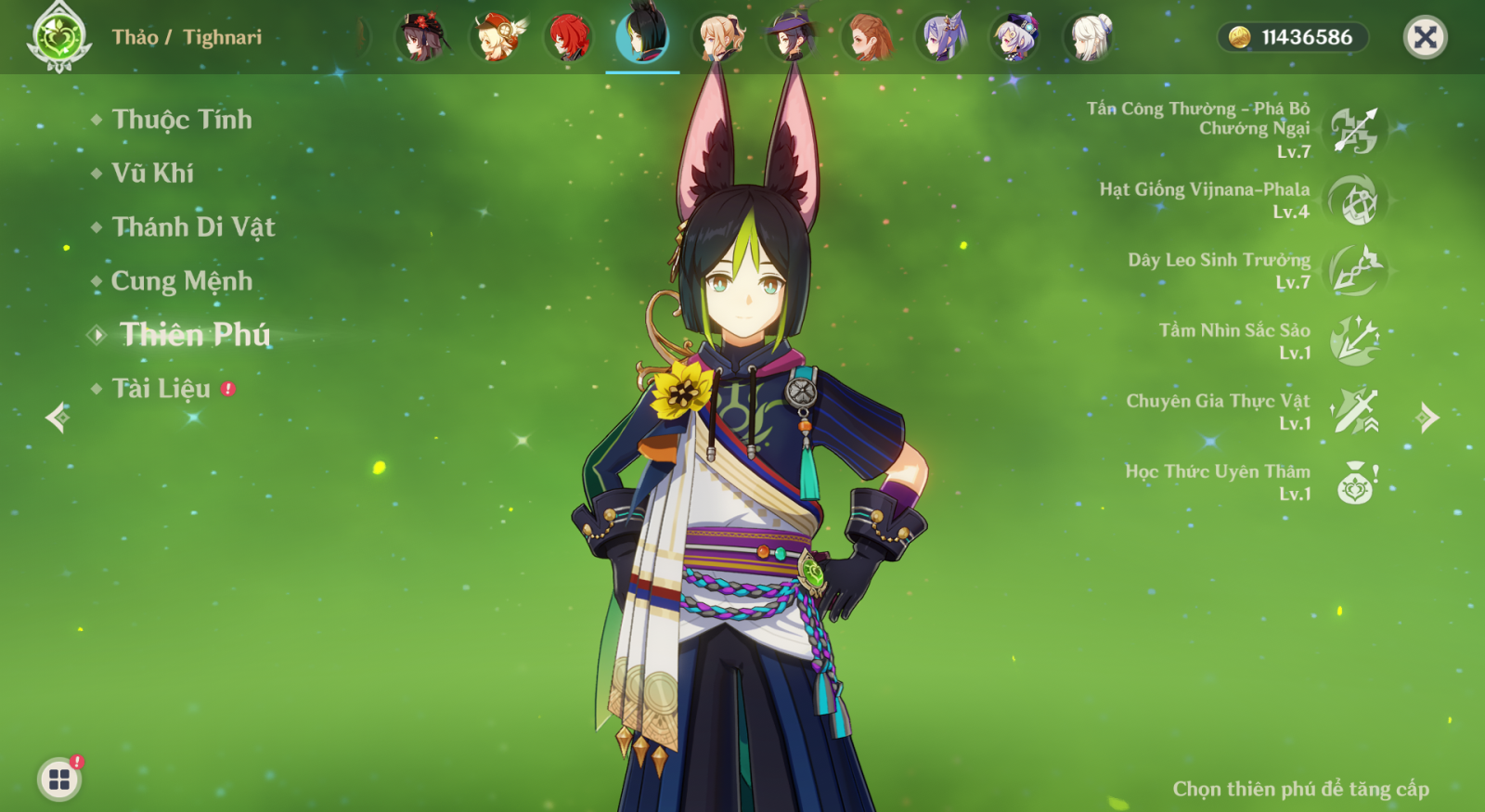Open the Tài Liệu entry
This screenshot has height=812, width=1485.
click(161, 389)
